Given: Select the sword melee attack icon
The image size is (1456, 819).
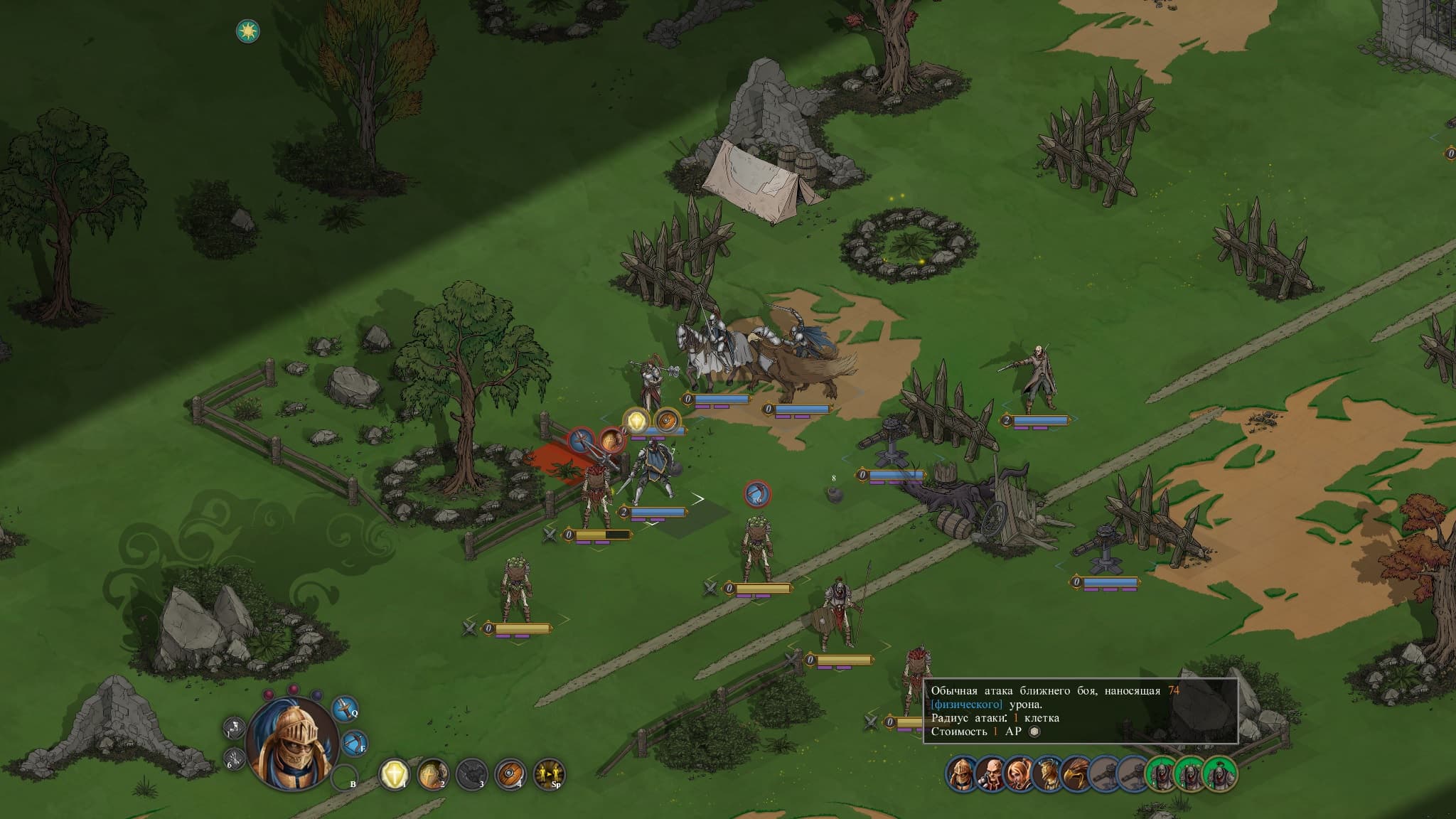Looking at the screenshot, I should click(345, 710).
